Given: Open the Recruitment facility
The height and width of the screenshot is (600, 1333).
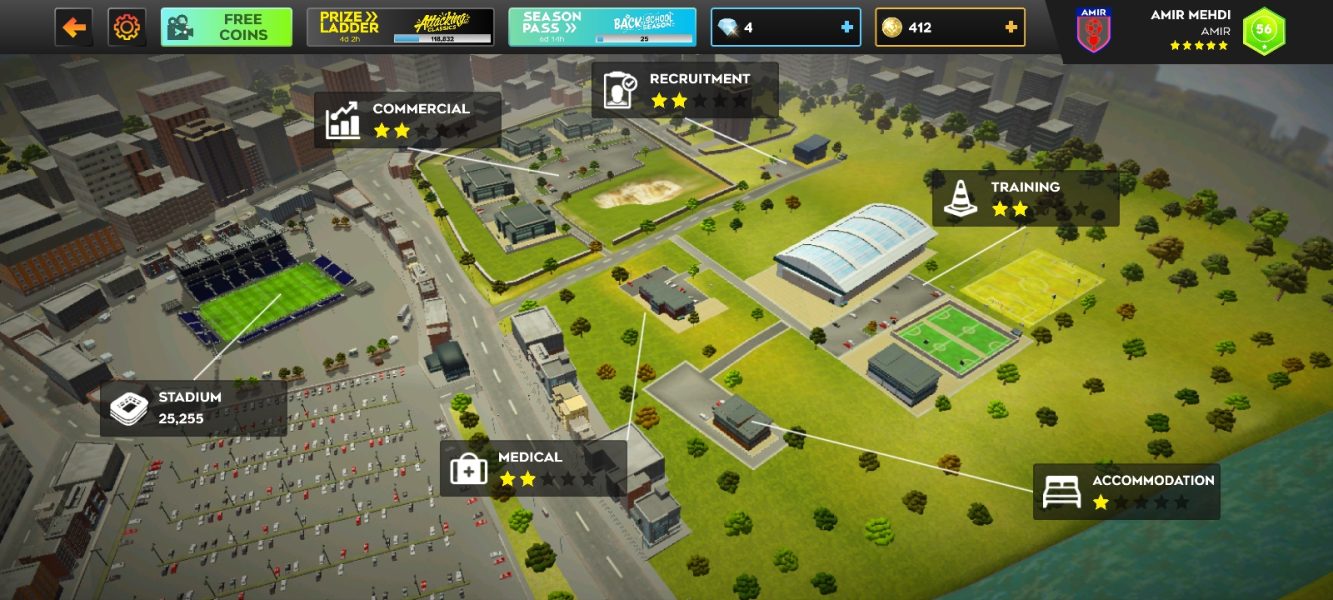Looking at the screenshot, I should coord(685,90).
